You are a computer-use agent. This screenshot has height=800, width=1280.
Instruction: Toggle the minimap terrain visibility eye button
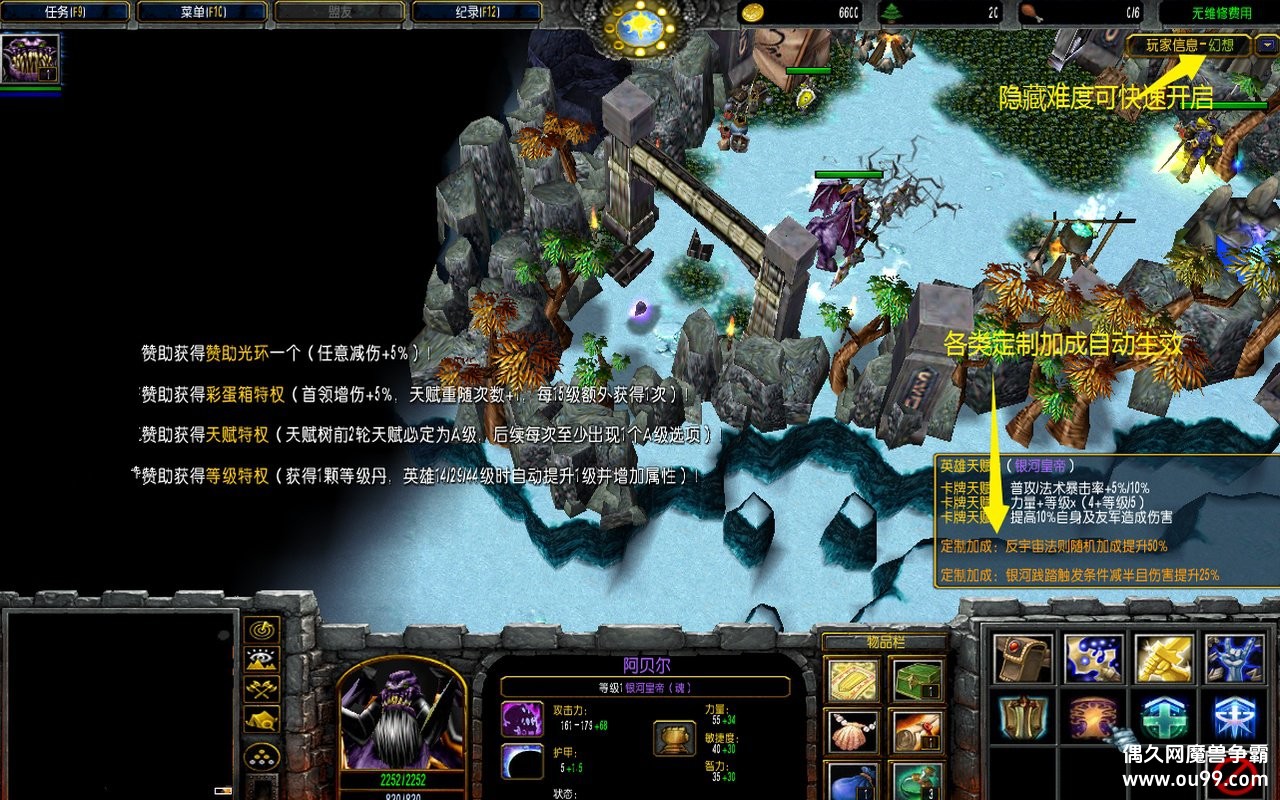[x=262, y=659]
